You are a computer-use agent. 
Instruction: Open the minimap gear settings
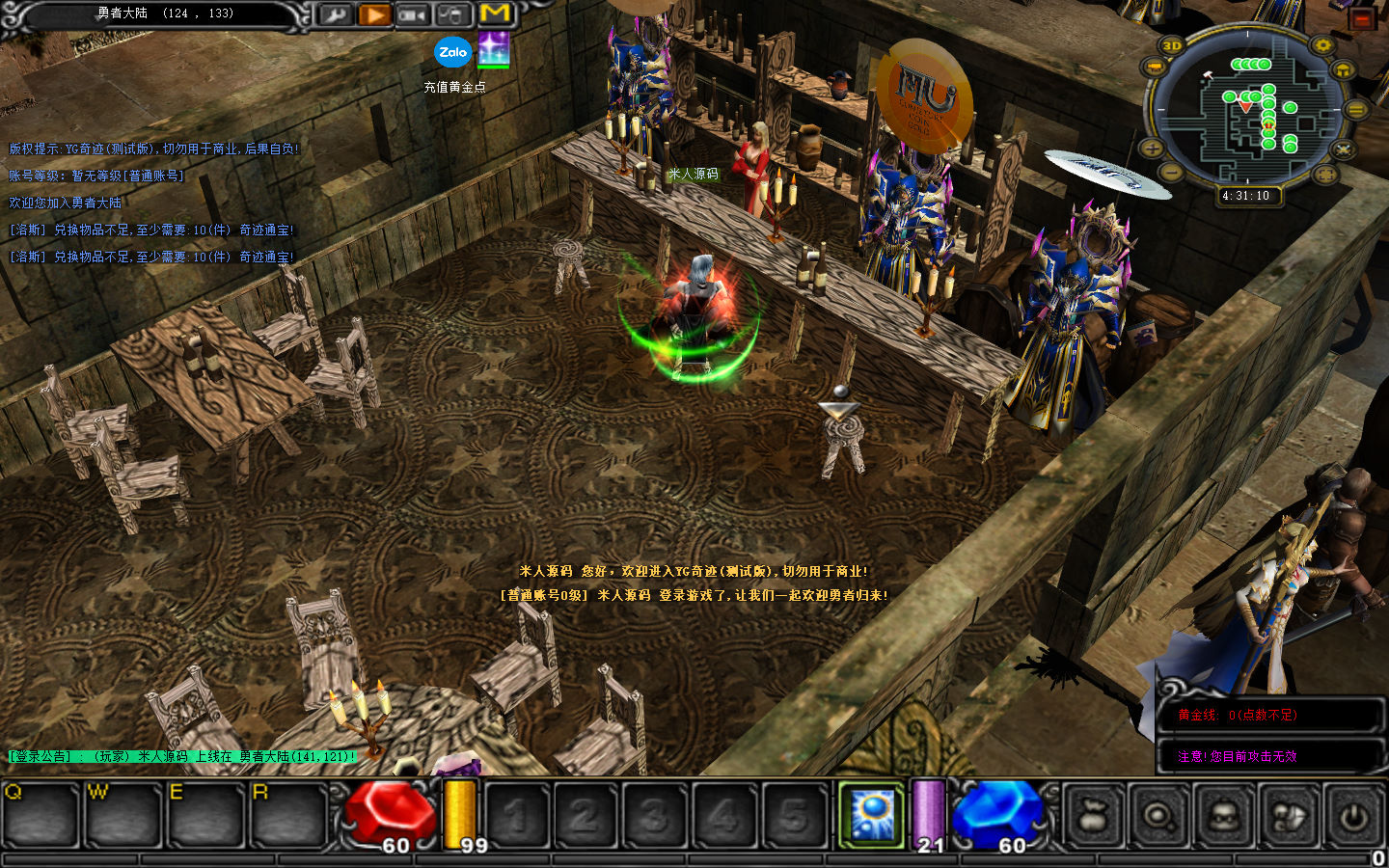tap(1322, 45)
